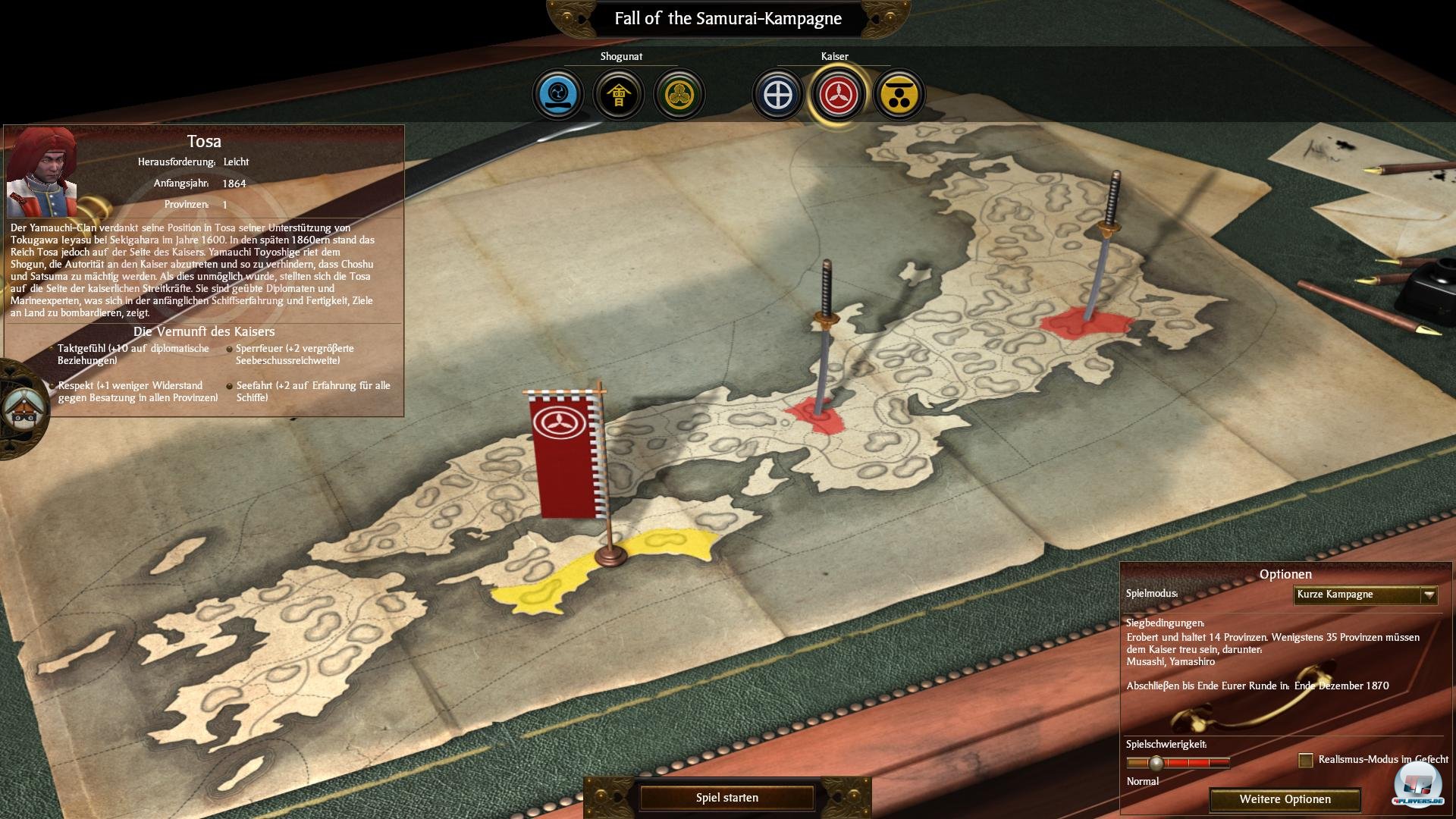
Task: Select the blue cross-in-circle Kaiser clan emblem
Action: point(778,95)
